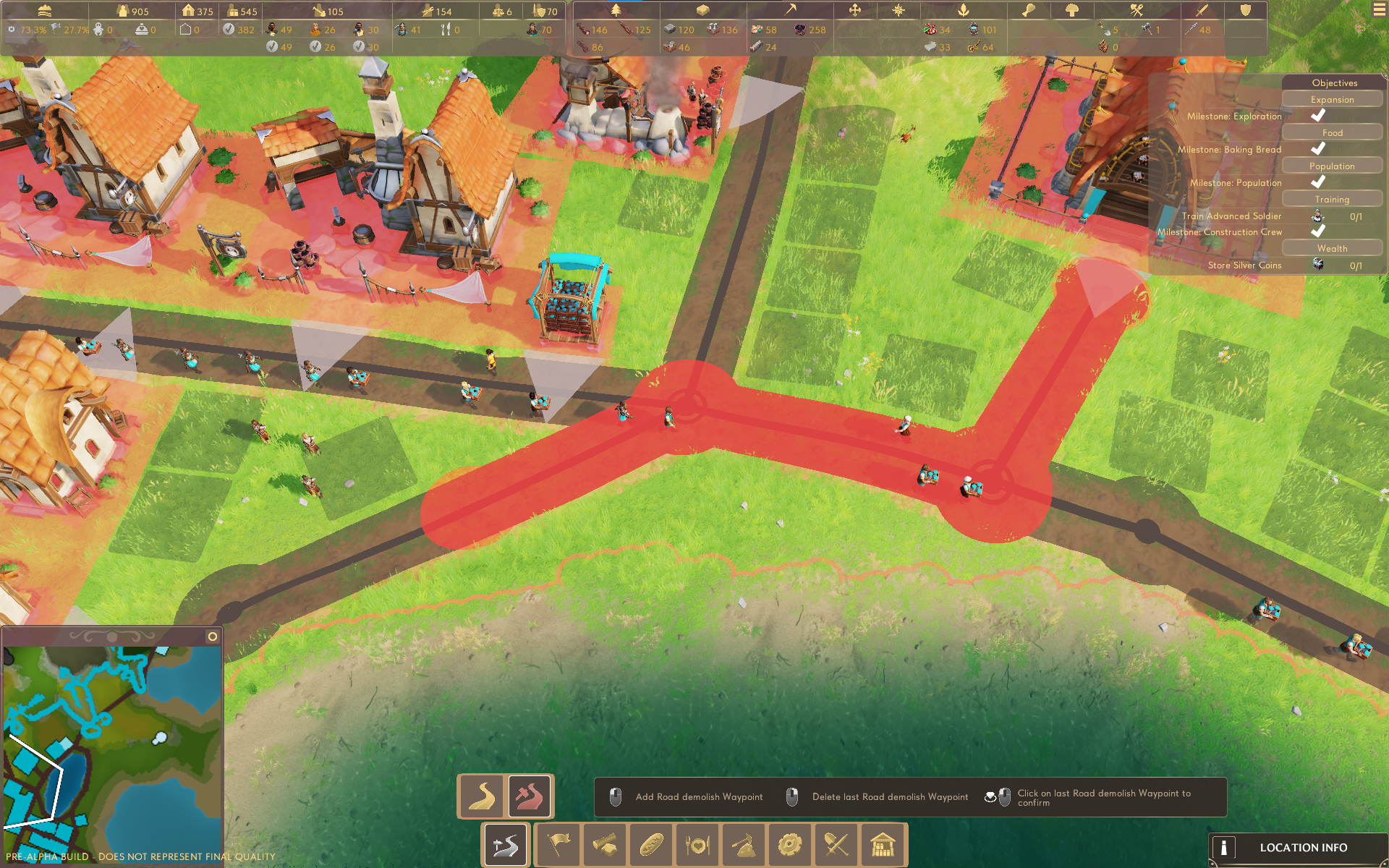Select the demolish road tool
The width and height of the screenshot is (1389, 868).
[x=530, y=796]
